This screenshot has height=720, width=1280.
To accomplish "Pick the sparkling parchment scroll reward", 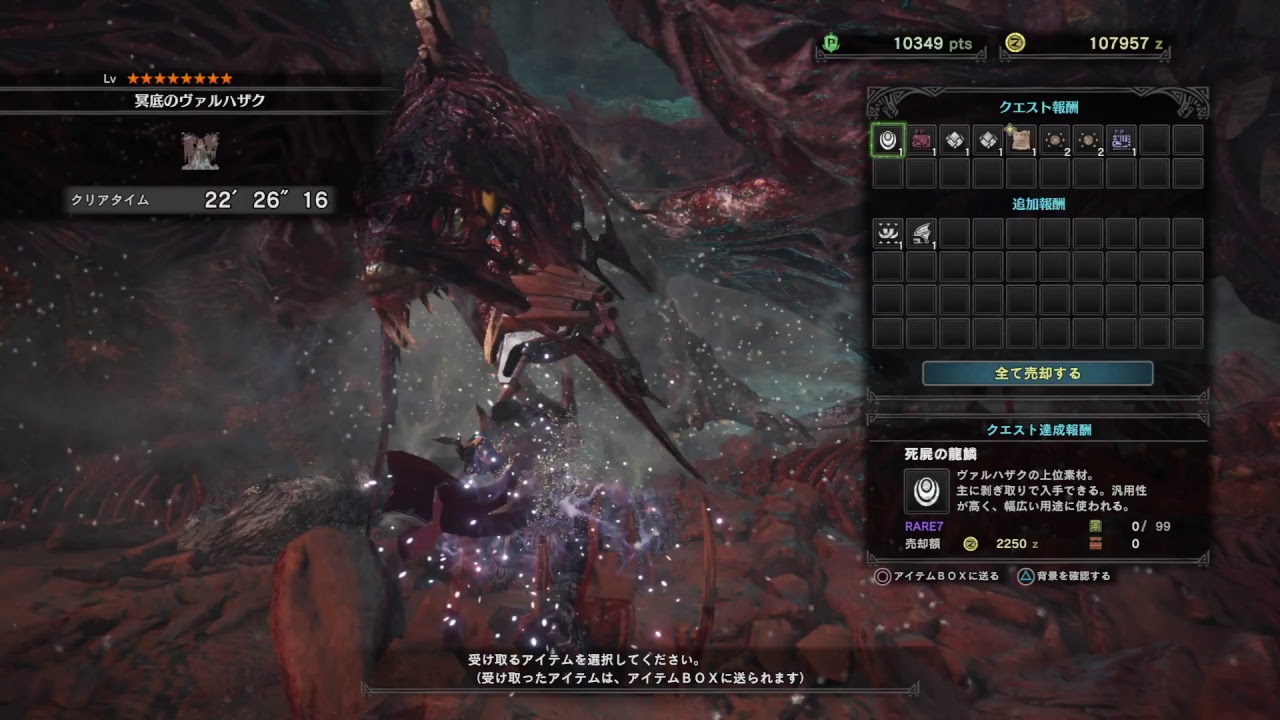I will [1021, 140].
